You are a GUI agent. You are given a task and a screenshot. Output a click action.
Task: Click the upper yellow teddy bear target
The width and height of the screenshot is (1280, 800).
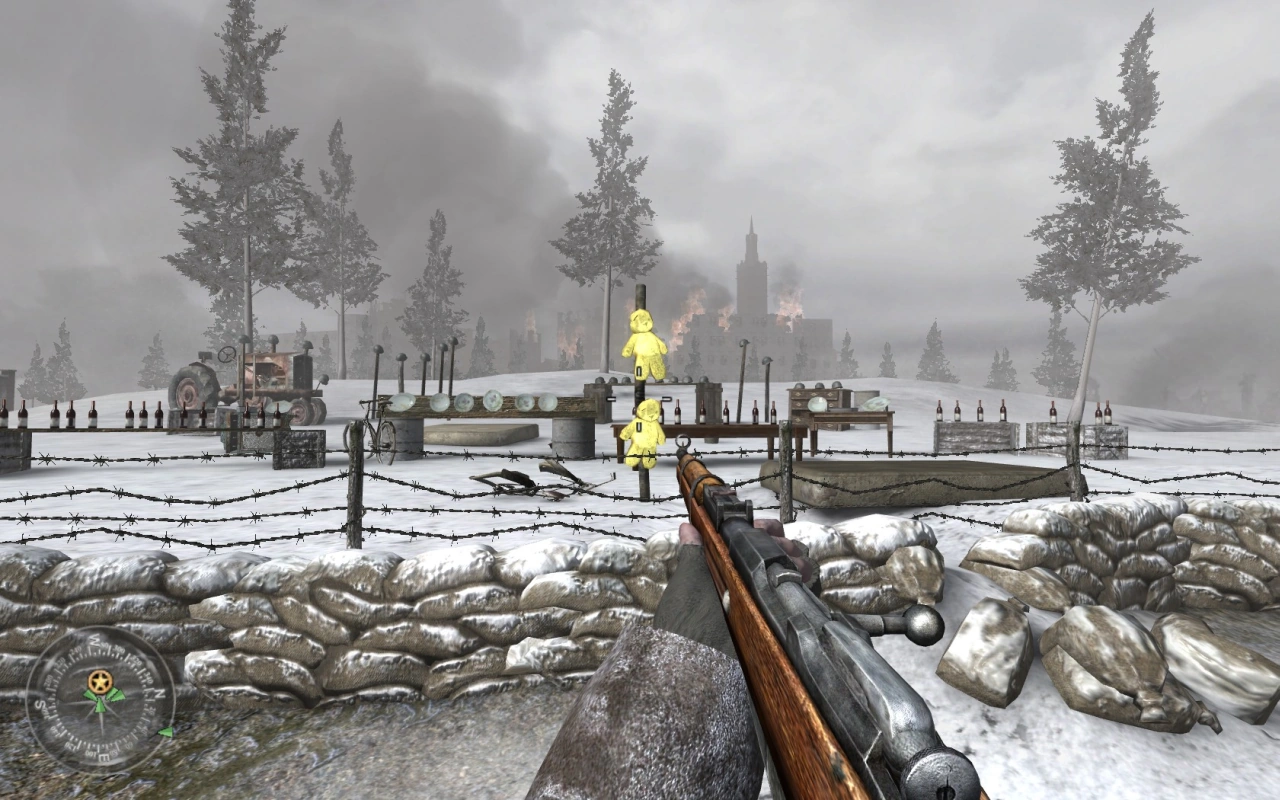coord(645,345)
